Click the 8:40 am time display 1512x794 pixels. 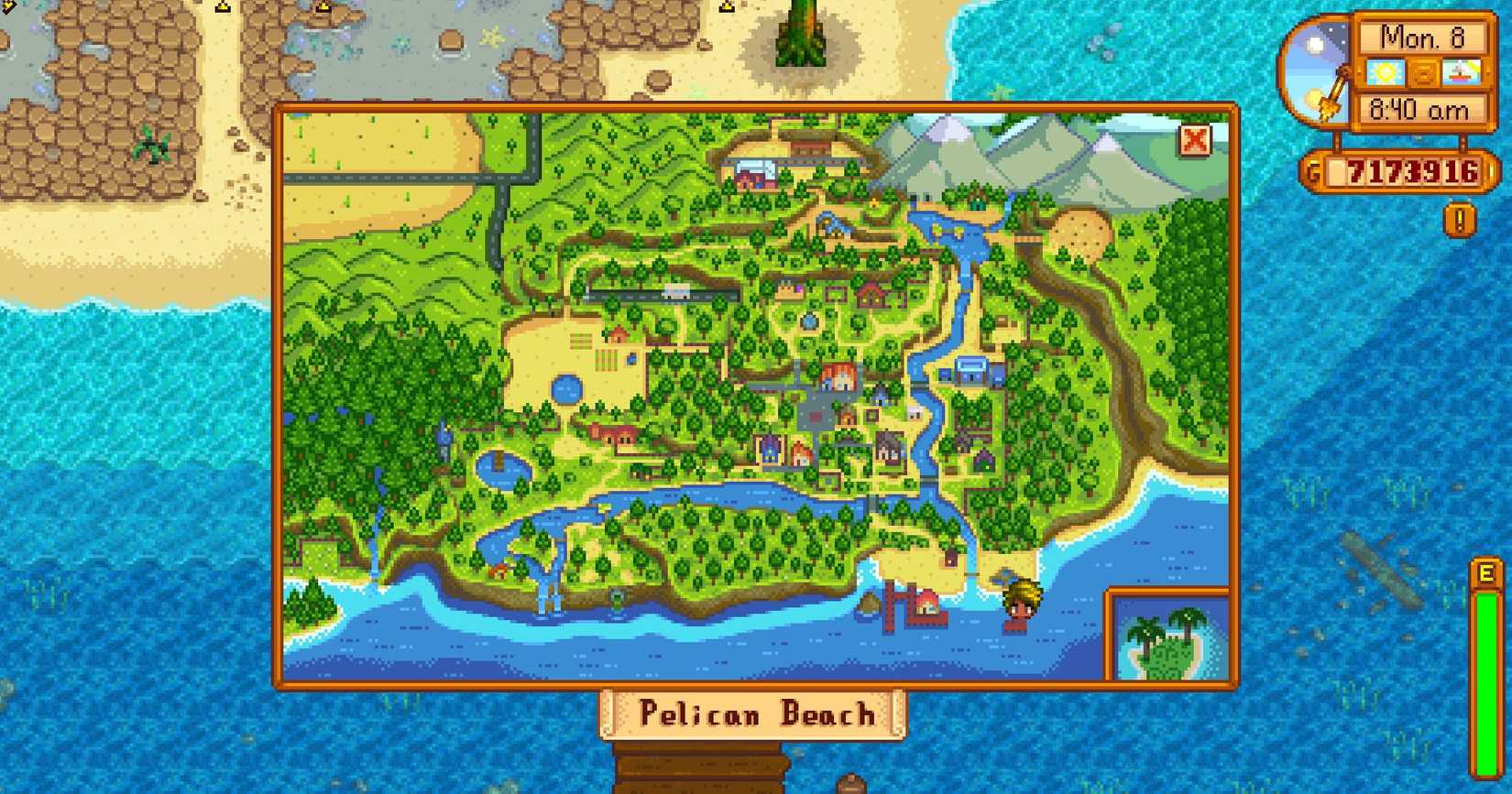(x=1423, y=110)
